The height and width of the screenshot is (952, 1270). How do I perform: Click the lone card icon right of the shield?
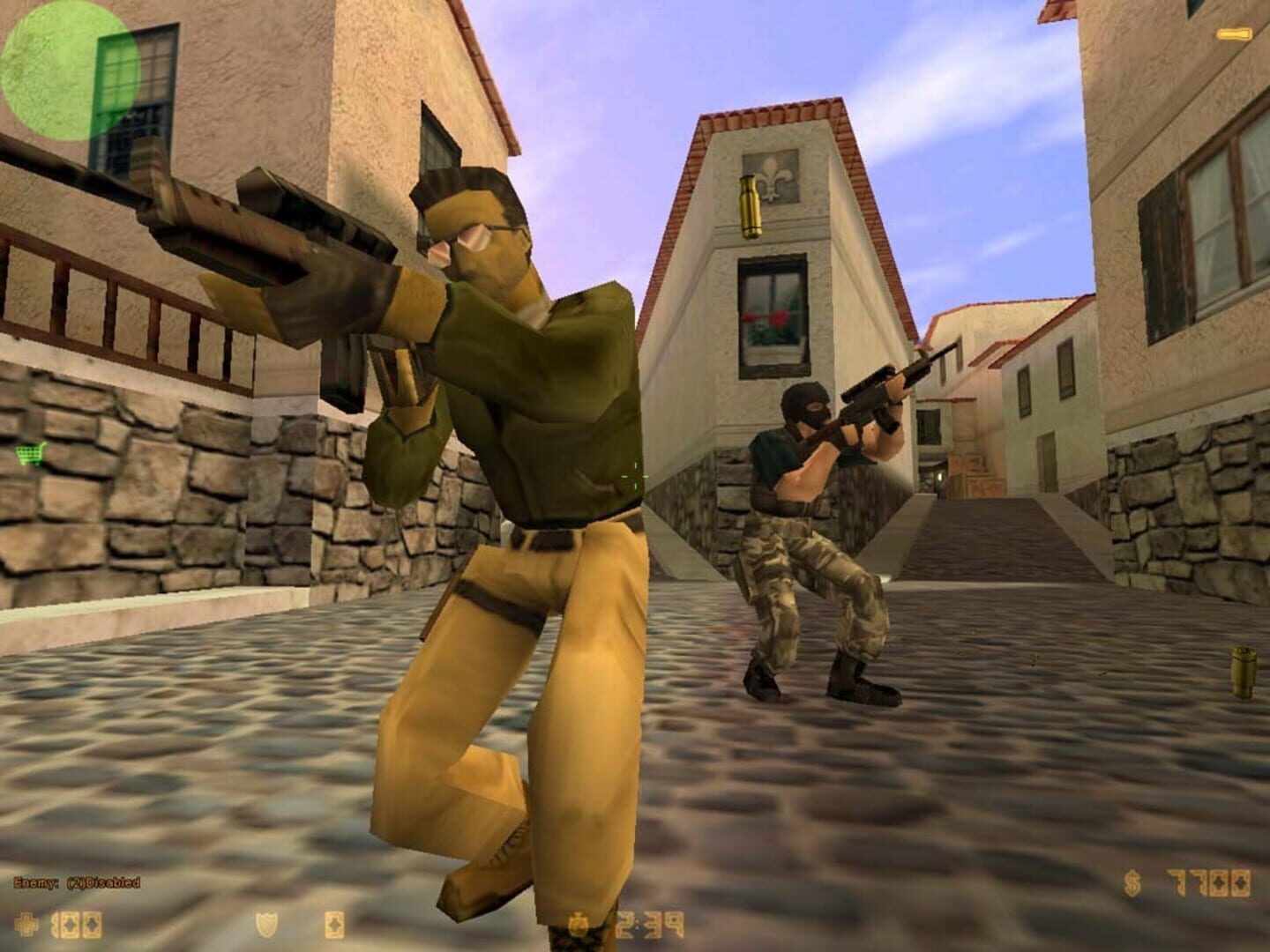click(x=335, y=924)
